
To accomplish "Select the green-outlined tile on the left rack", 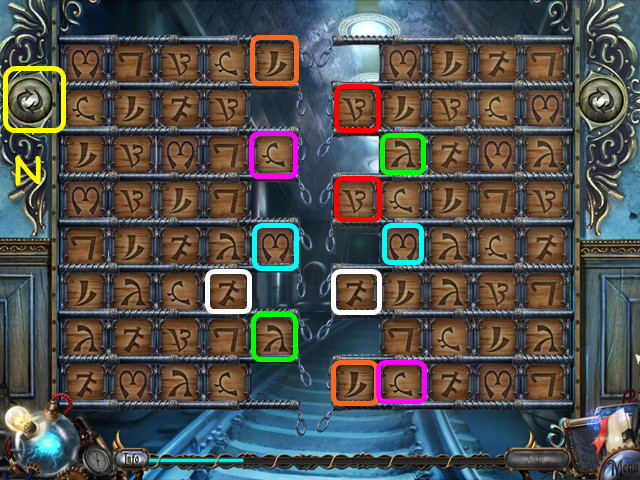I will (275, 336).
